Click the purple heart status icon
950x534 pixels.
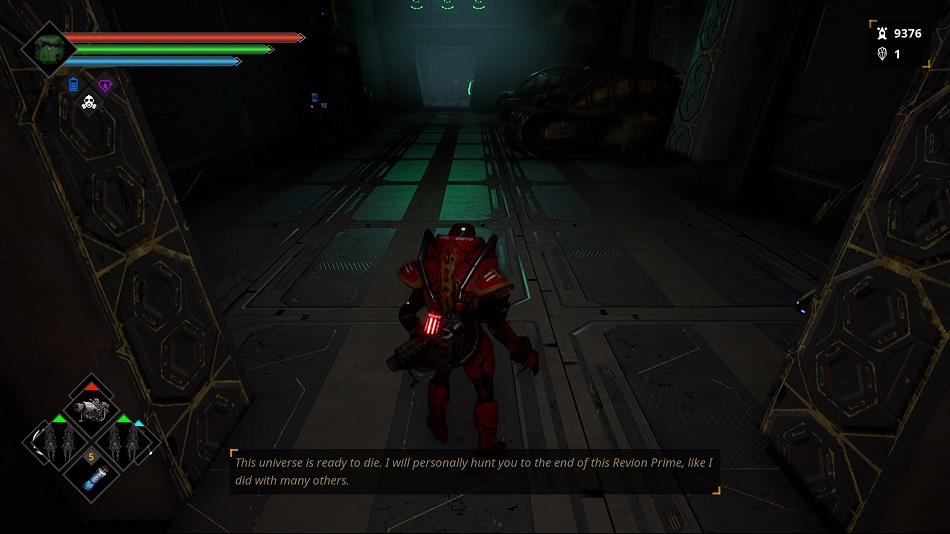[x=105, y=86]
